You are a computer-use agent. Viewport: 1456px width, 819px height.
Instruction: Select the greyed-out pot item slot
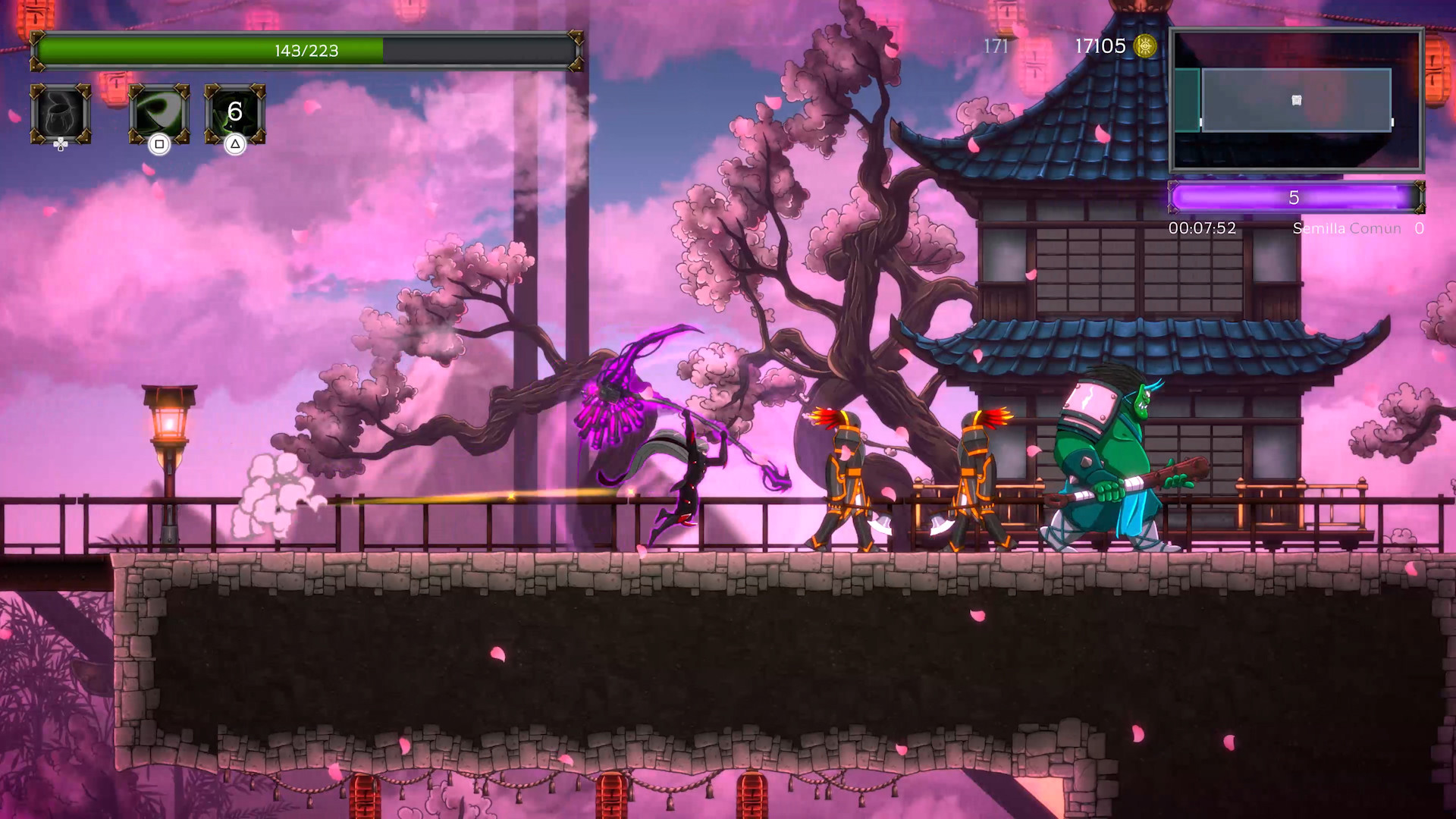pos(61,114)
